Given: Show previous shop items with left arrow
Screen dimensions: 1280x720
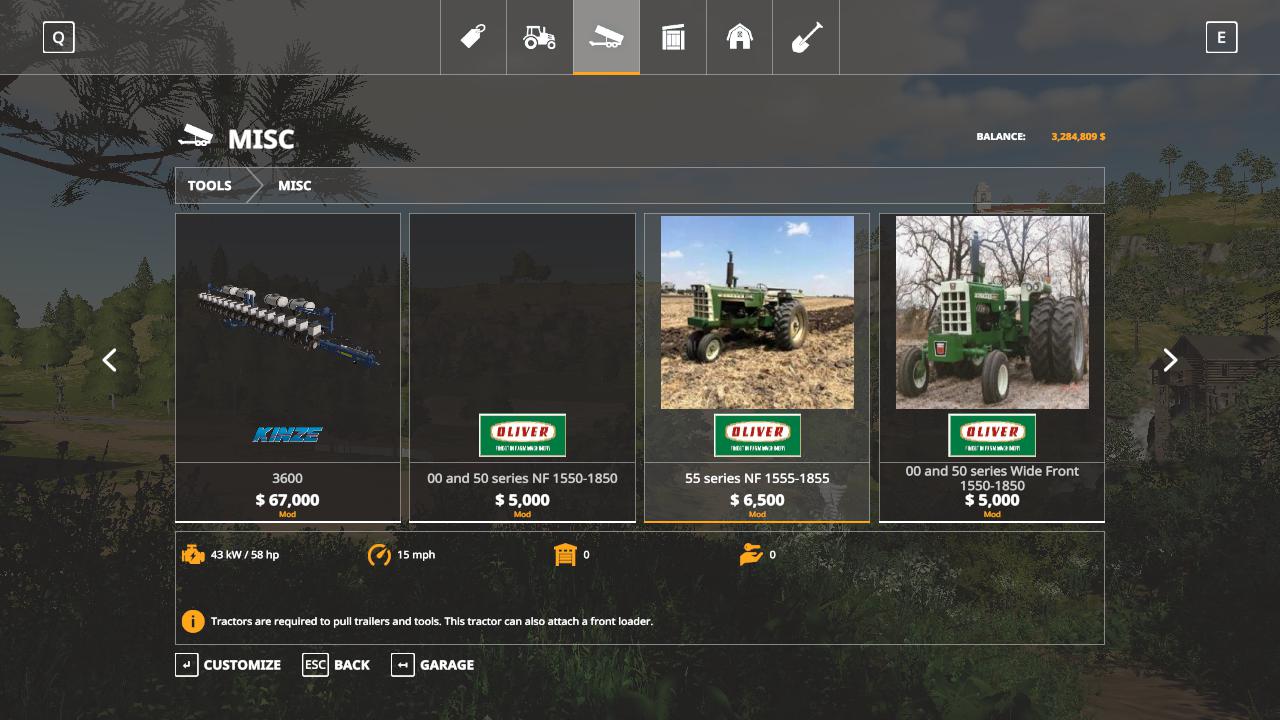Looking at the screenshot, I should pos(110,360).
